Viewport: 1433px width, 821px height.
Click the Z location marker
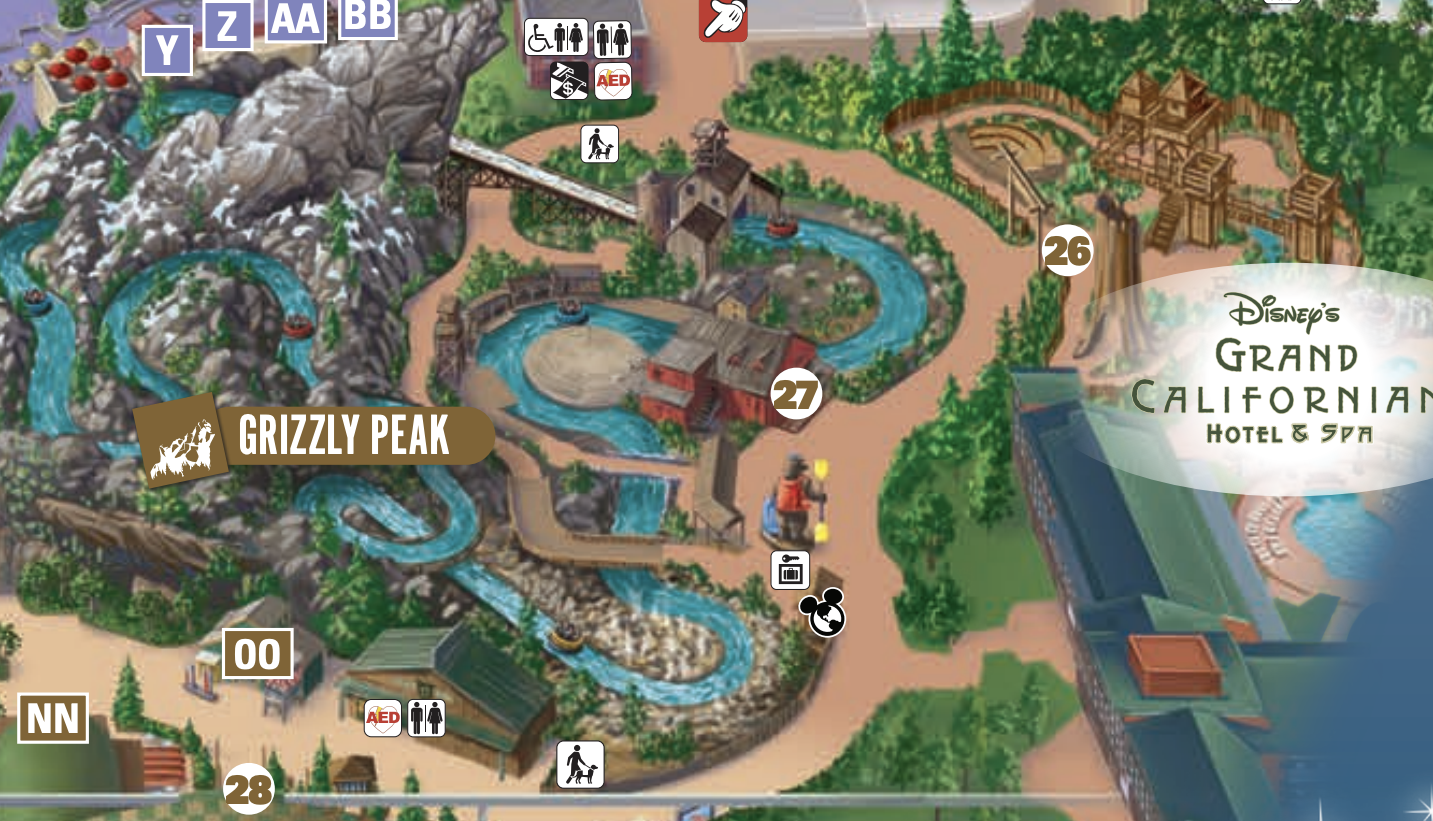tap(228, 25)
